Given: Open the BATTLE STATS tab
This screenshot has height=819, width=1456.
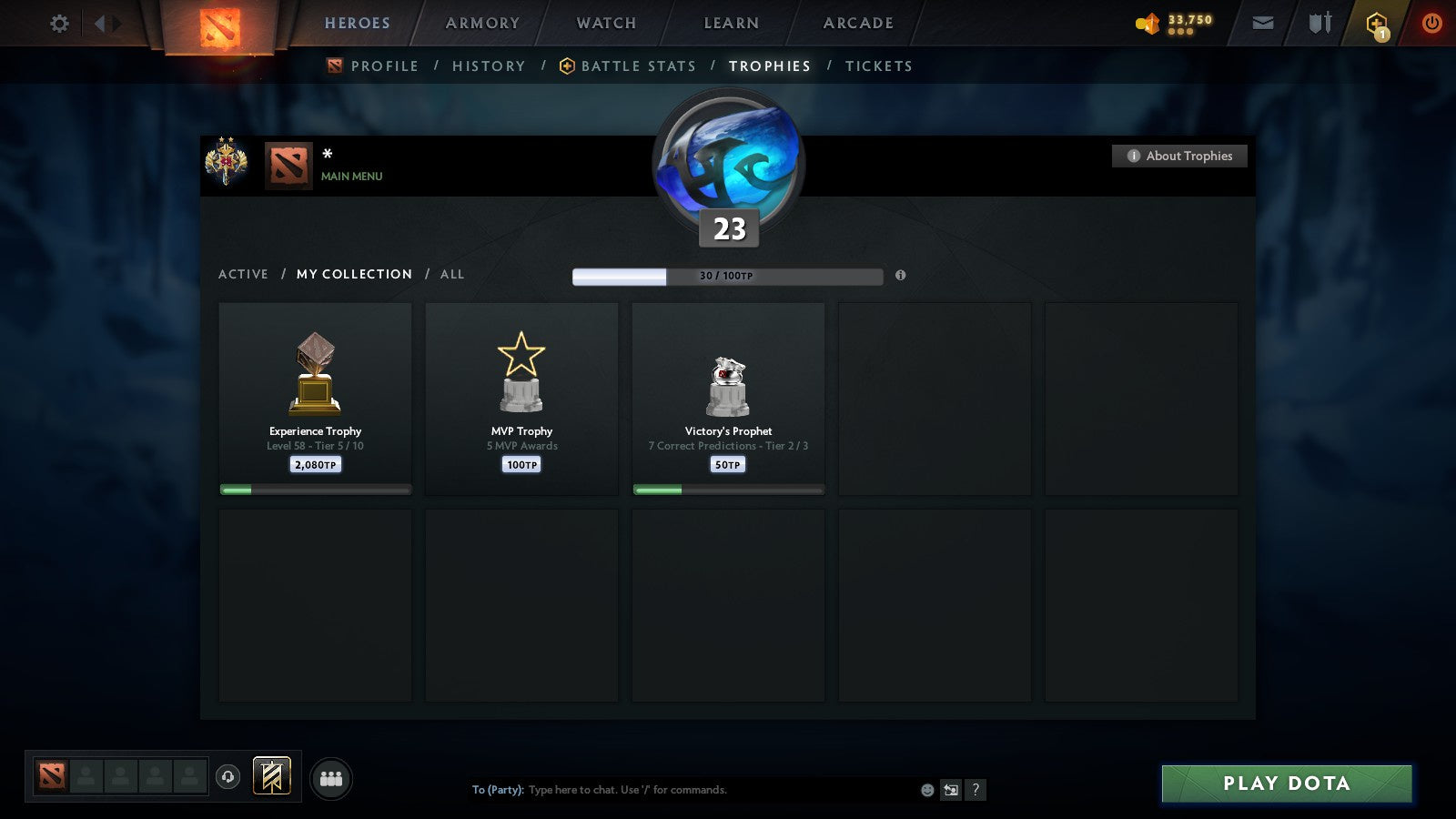Looking at the screenshot, I should pyautogui.click(x=639, y=66).
